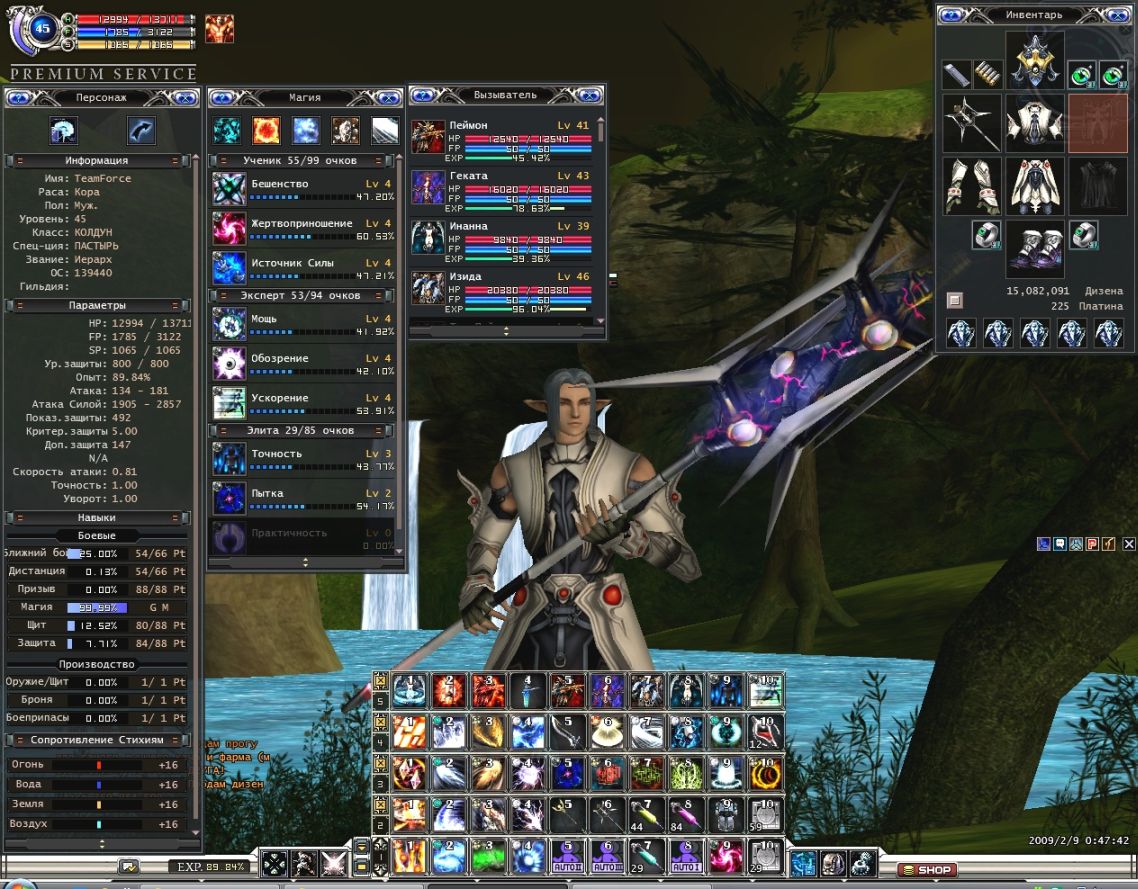Screen dimensions: 1138x889
Task: Pick the Пытка elite skill
Action: pyautogui.click(x=229, y=498)
